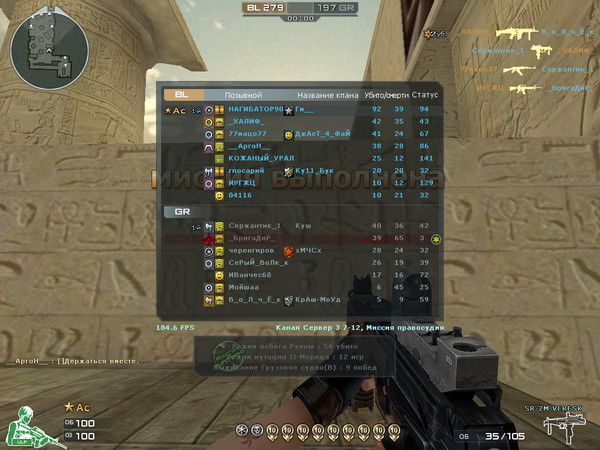Click the BL team header tab

pos(181,95)
